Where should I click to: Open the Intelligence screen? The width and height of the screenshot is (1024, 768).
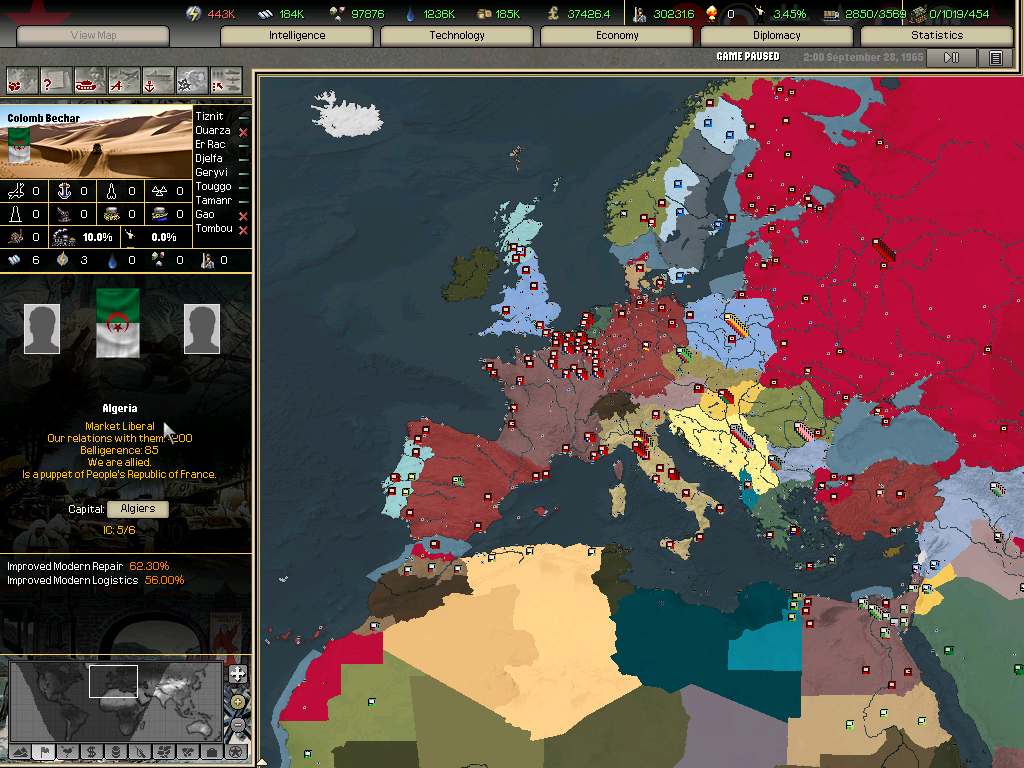click(x=297, y=36)
